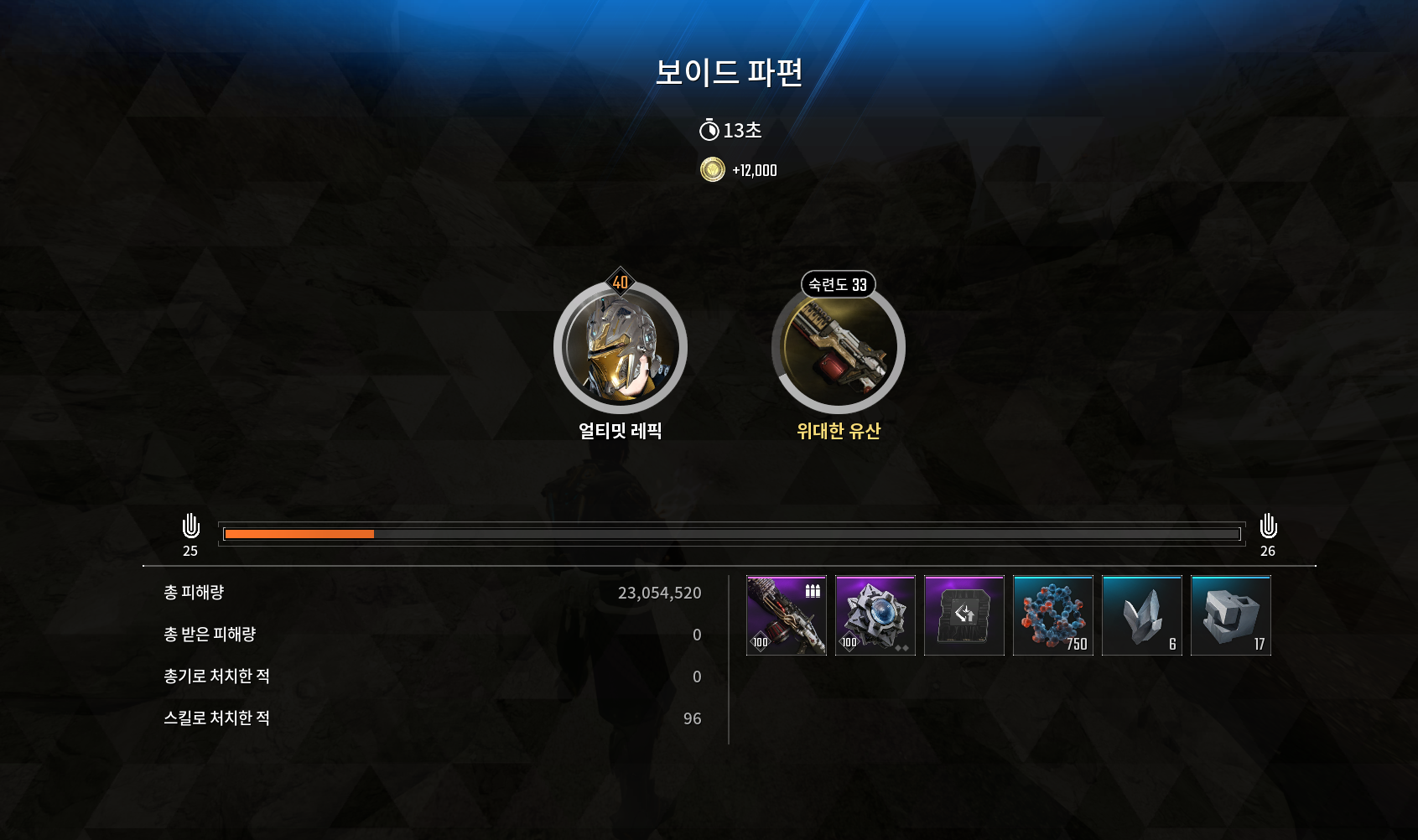Image resolution: width=1418 pixels, height=840 pixels.
Task: Click the 숙련도 33 mastery badge
Action: [x=838, y=285]
